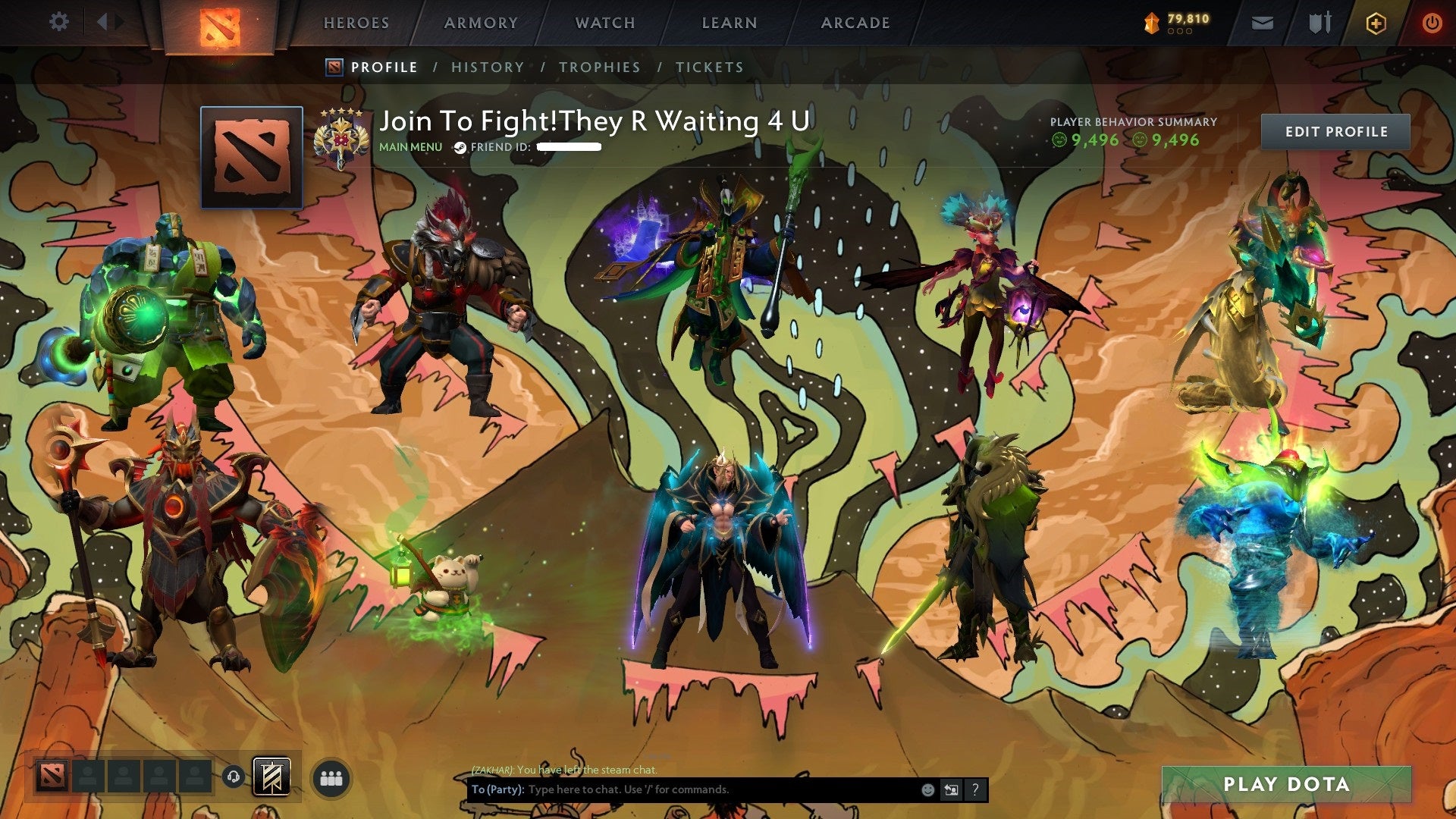The height and width of the screenshot is (819, 1456).
Task: Click the EDIT PROFILE button
Action: 1337,131
